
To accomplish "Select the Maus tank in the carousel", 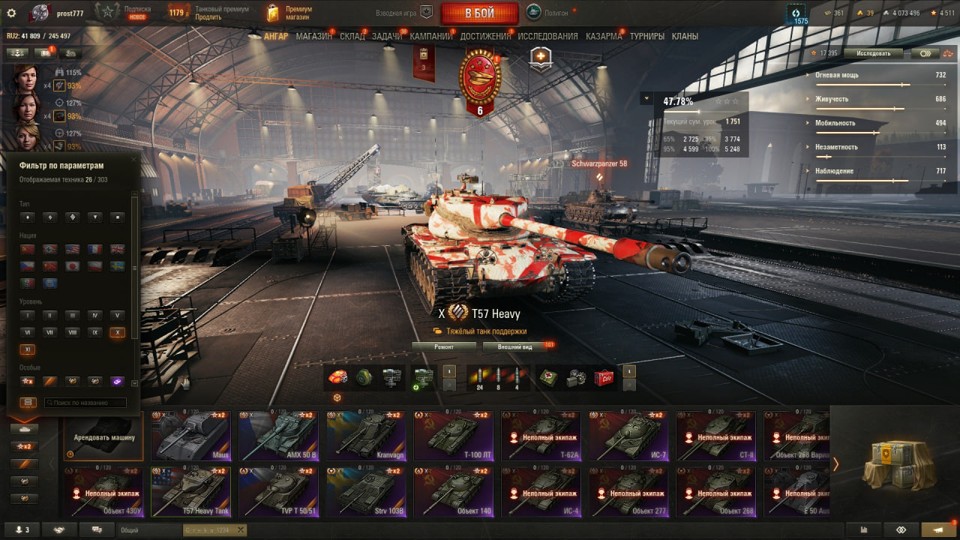I will click(191, 436).
